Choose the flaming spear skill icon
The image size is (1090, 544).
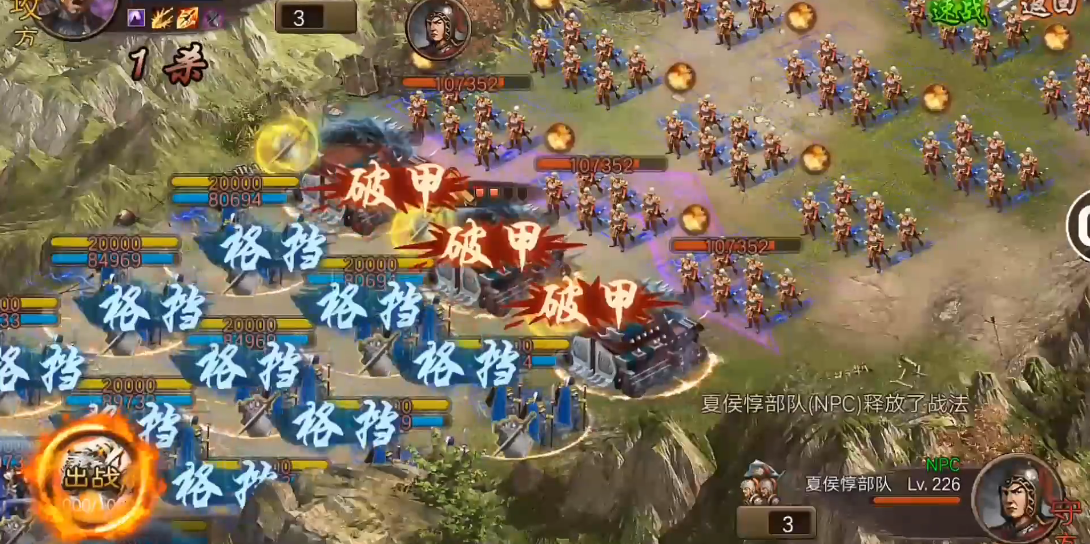click(x=187, y=17)
